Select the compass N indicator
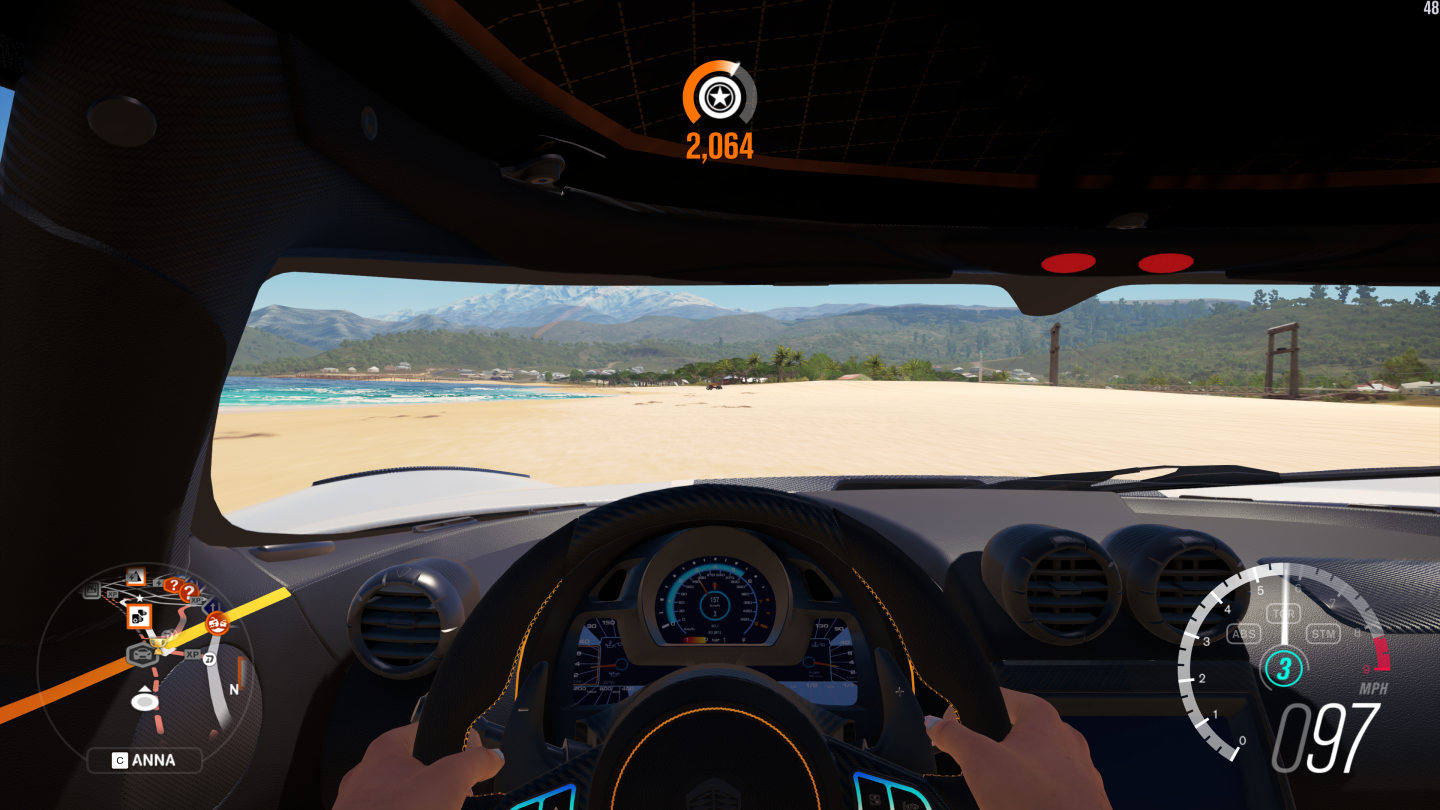This screenshot has height=810, width=1440. [x=233, y=690]
